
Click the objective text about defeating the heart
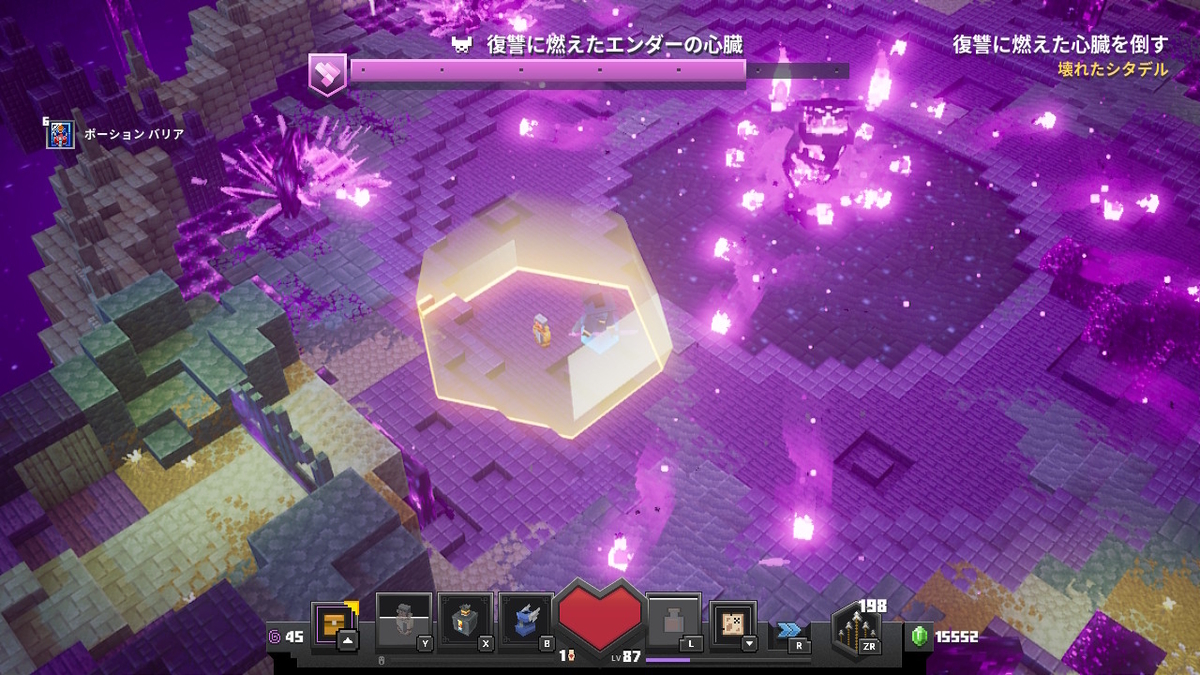(1060, 45)
